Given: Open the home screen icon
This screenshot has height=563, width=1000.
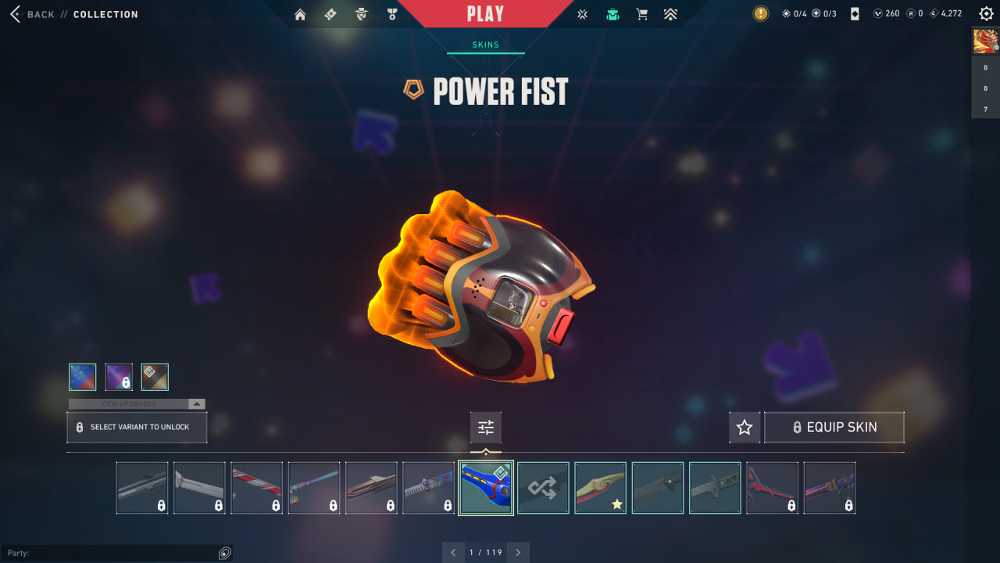Looking at the screenshot, I should click(300, 14).
